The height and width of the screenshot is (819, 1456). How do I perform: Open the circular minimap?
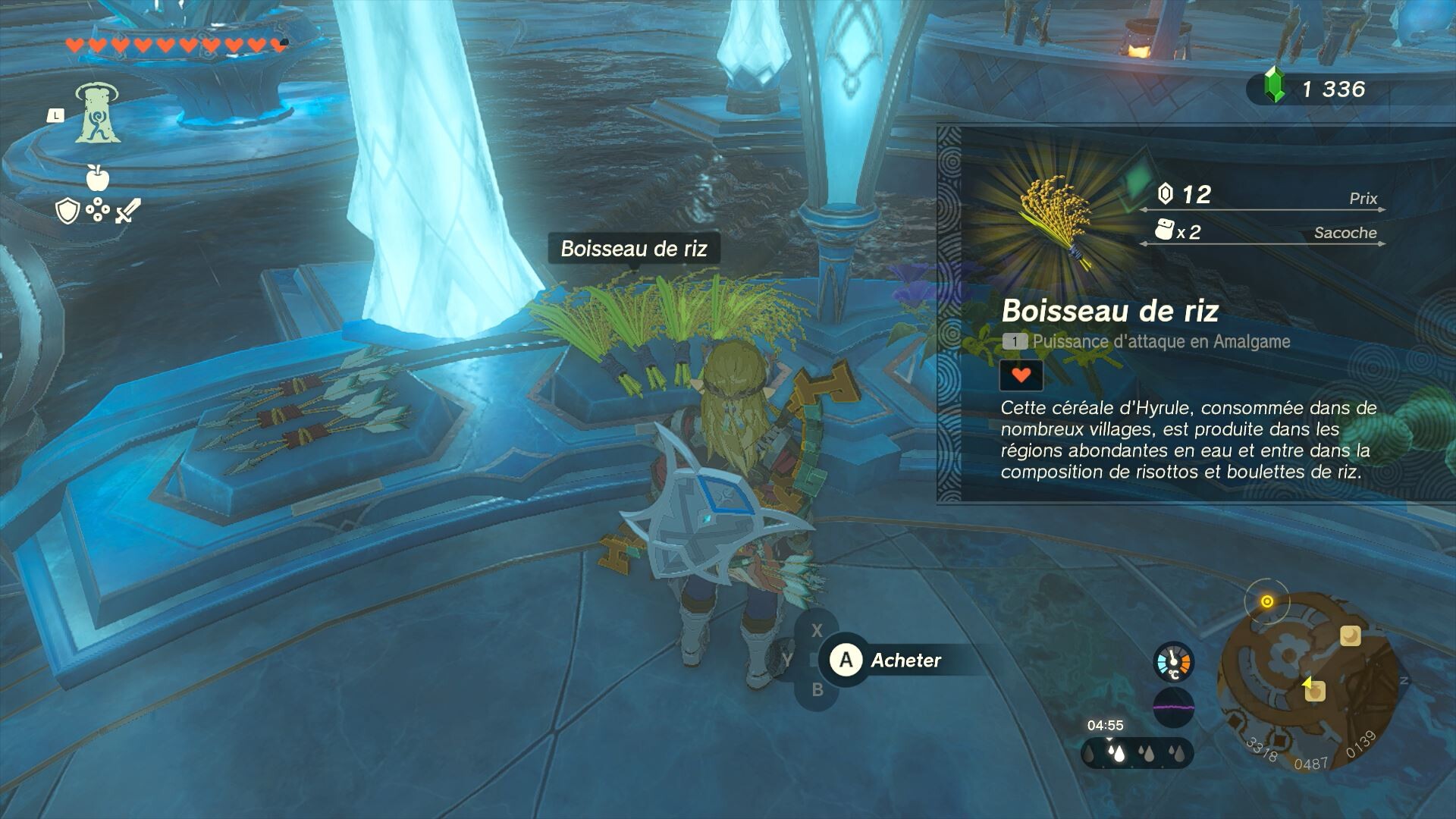click(1307, 679)
